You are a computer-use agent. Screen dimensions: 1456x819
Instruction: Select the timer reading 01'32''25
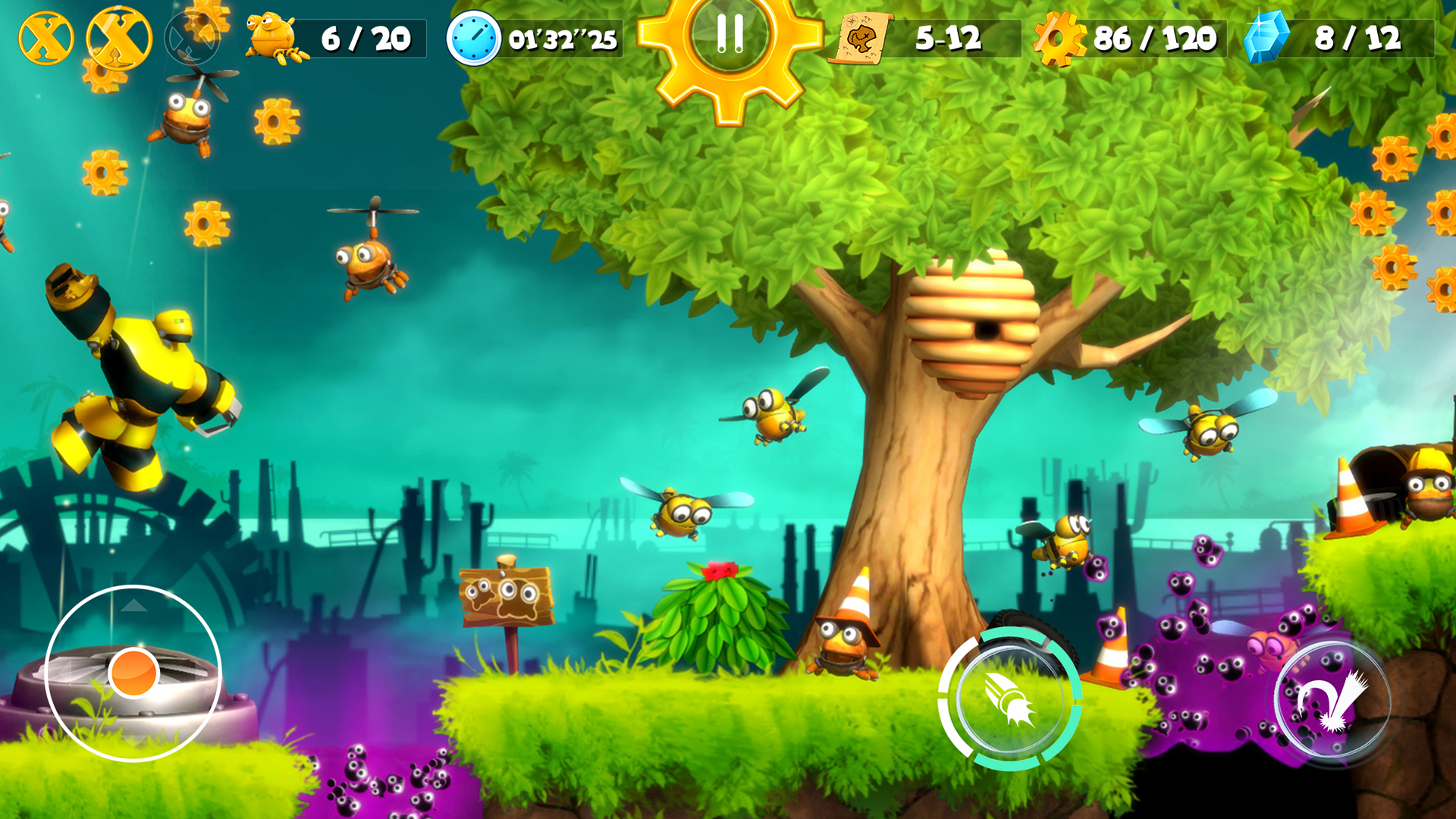(x=561, y=36)
